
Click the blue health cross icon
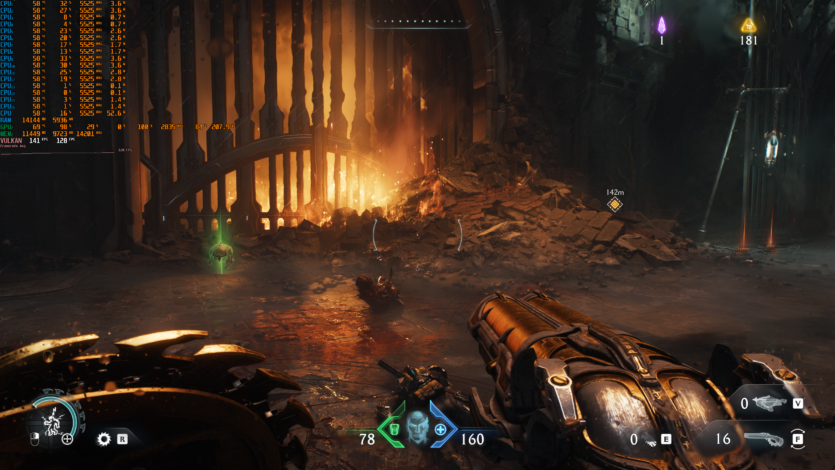click(x=440, y=429)
